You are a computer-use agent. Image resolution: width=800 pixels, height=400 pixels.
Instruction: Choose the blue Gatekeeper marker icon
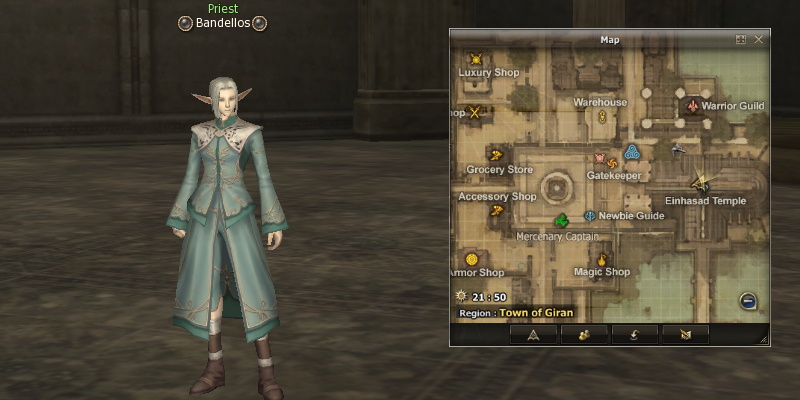tap(632, 152)
